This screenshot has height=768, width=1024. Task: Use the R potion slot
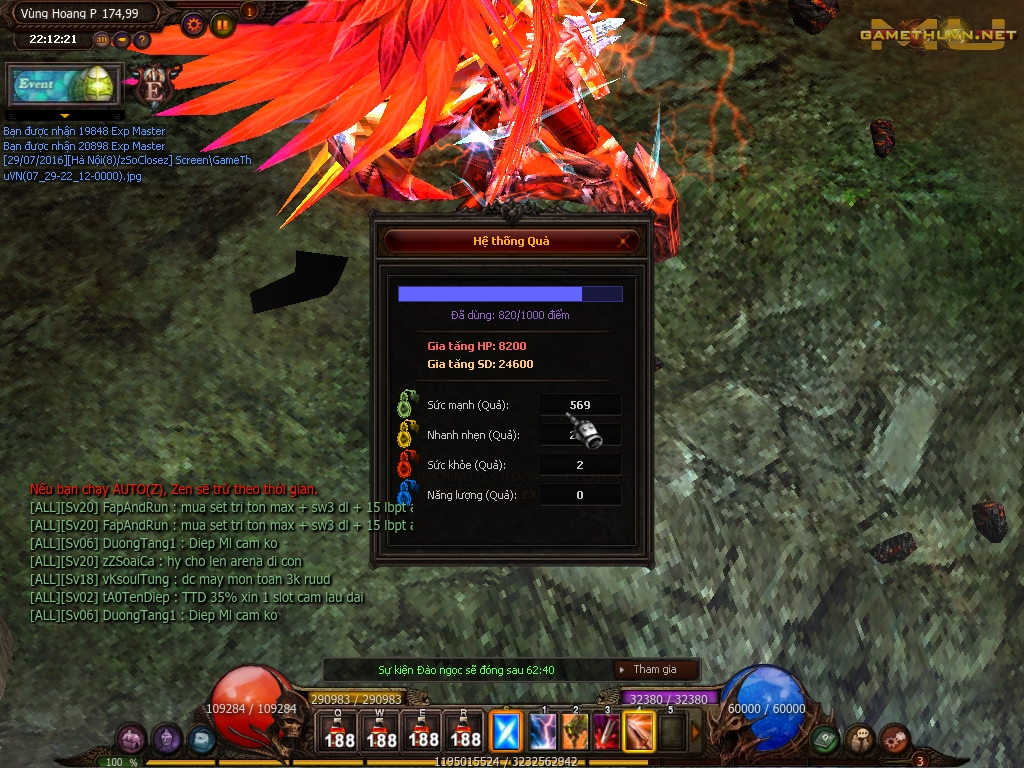pyautogui.click(x=465, y=732)
